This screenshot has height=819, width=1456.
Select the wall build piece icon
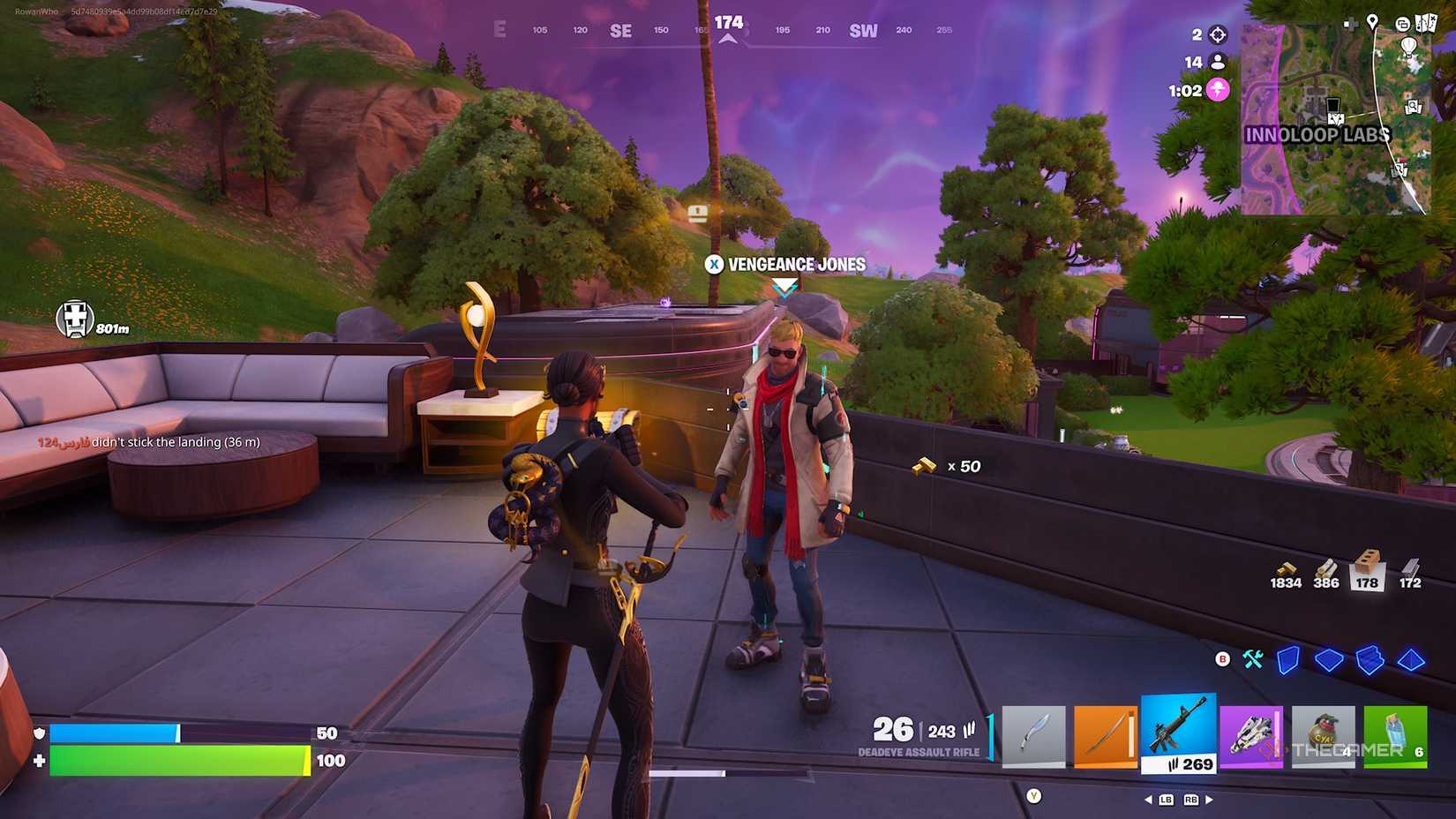pyautogui.click(x=1287, y=660)
